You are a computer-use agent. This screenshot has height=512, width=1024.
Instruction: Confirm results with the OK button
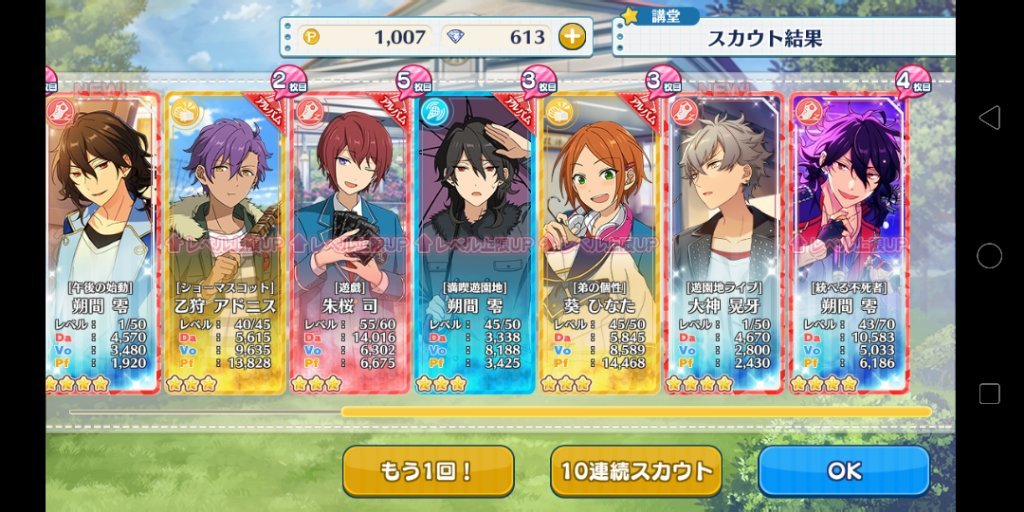click(x=843, y=471)
